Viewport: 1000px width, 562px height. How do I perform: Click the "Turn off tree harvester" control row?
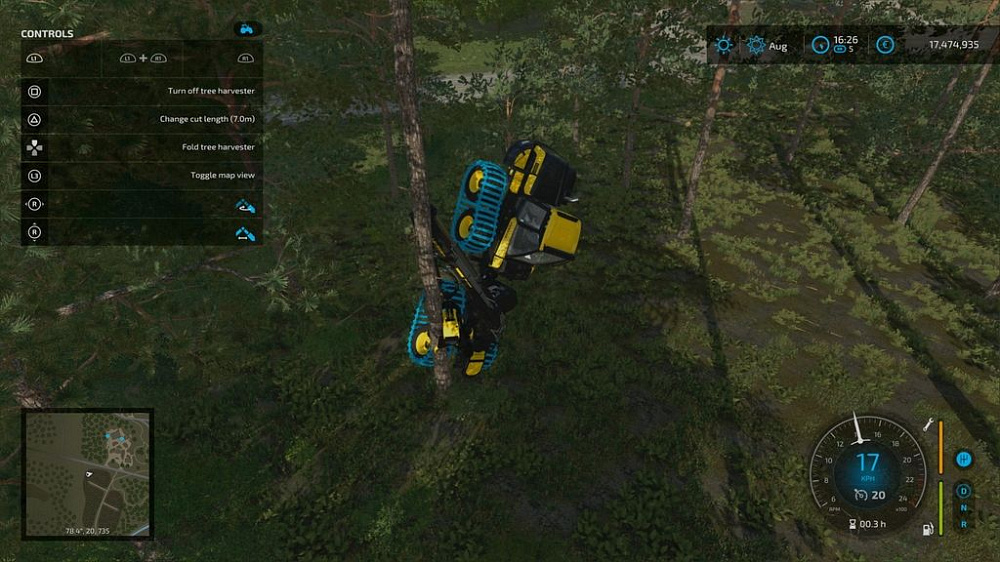(x=141, y=91)
